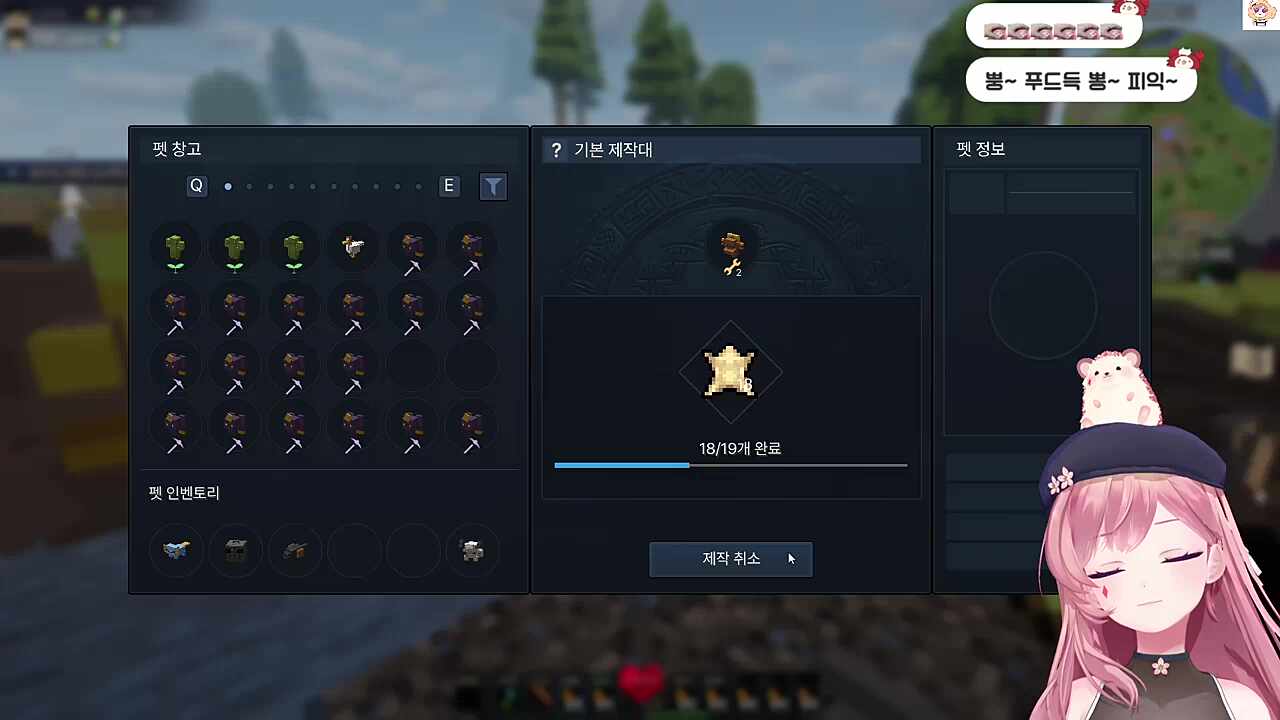Screen dimensions: 1280x720
Task: Select the last pagination dot
Action: [x=418, y=186]
